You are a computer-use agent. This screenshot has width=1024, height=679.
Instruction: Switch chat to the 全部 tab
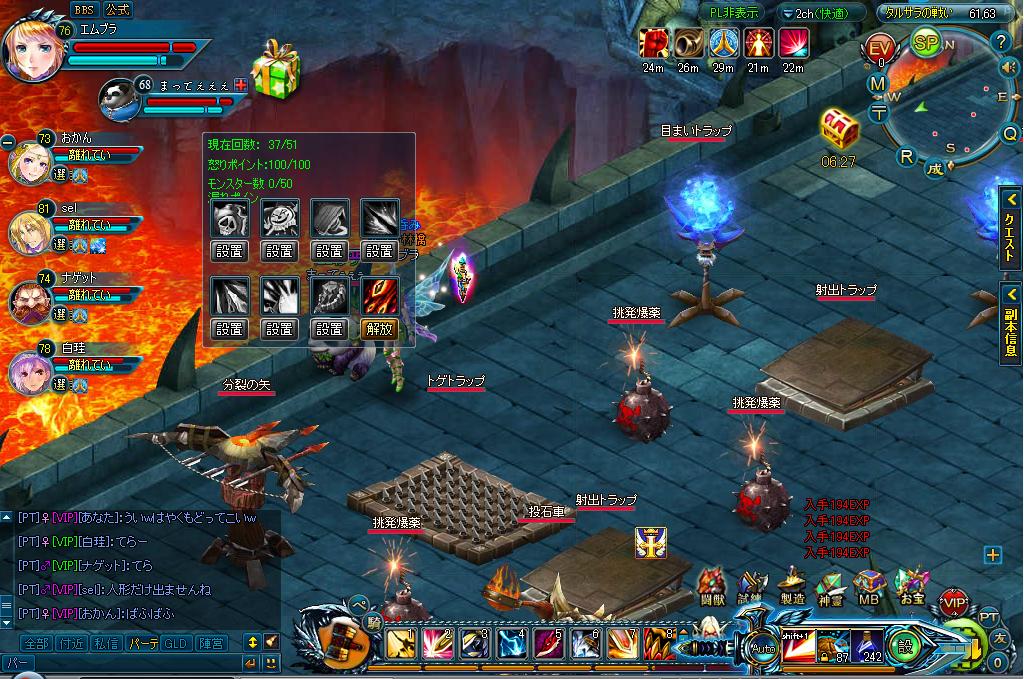click(x=35, y=643)
